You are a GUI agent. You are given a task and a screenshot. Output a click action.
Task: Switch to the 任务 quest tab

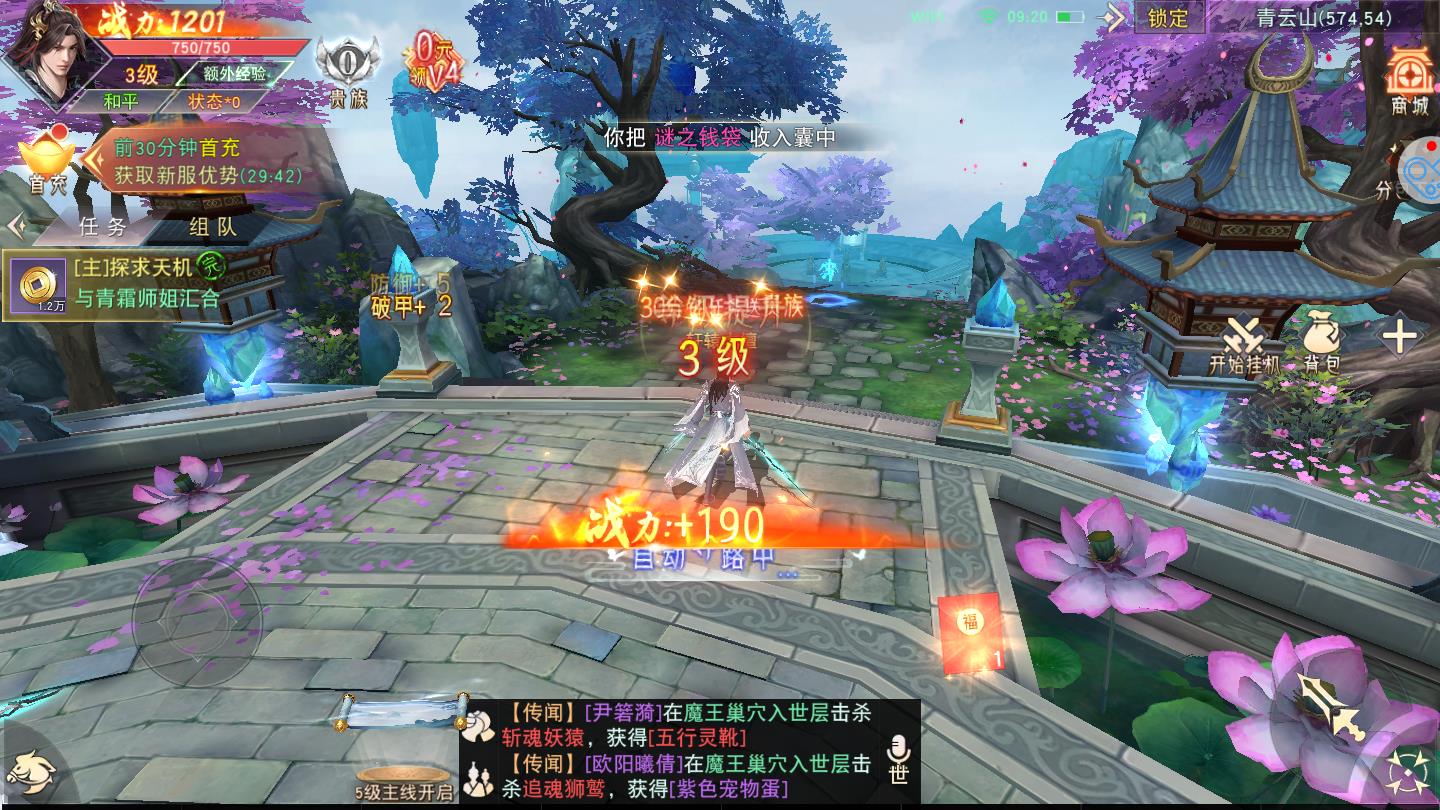pos(102,227)
